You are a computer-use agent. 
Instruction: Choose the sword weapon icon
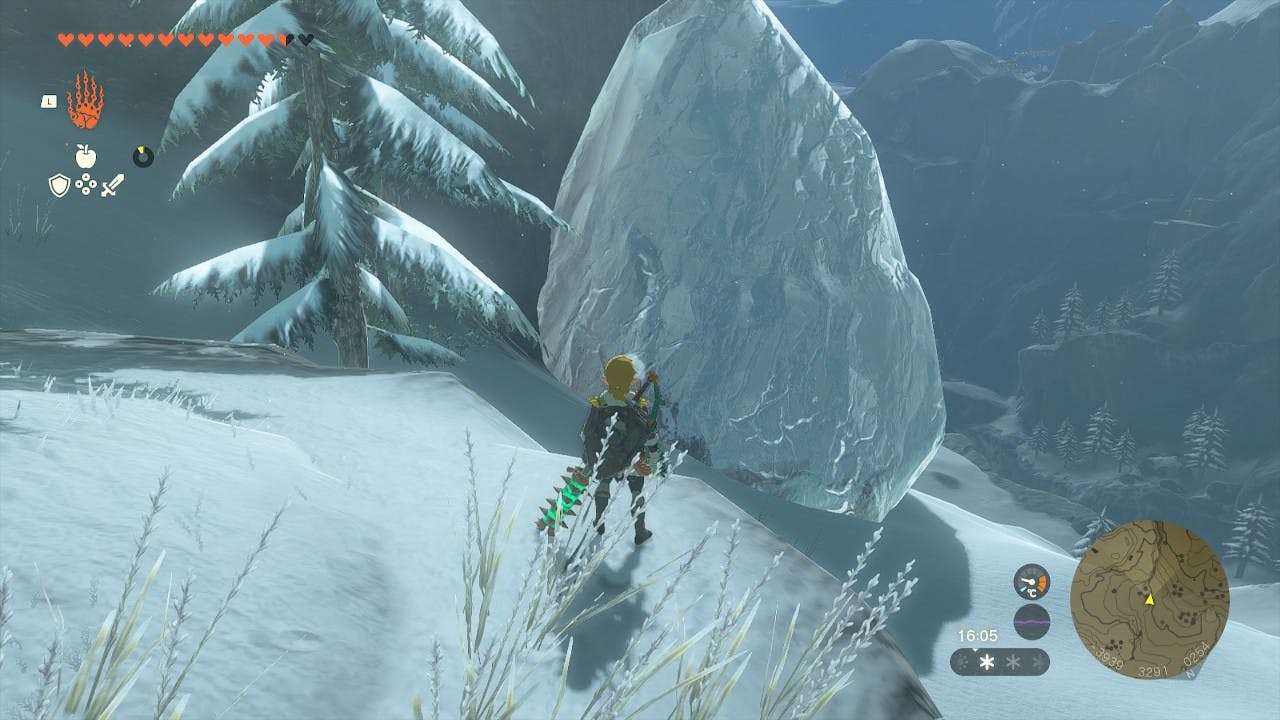(x=112, y=185)
